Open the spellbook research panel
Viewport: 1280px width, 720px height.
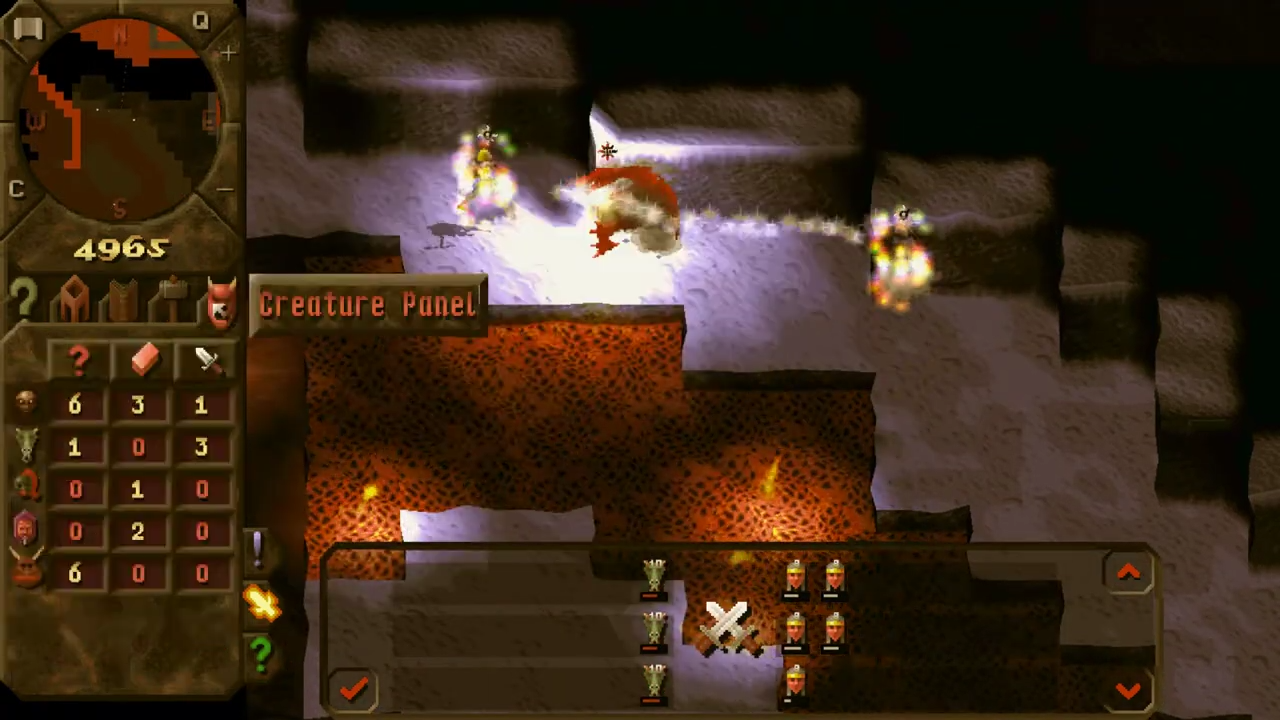[120, 298]
